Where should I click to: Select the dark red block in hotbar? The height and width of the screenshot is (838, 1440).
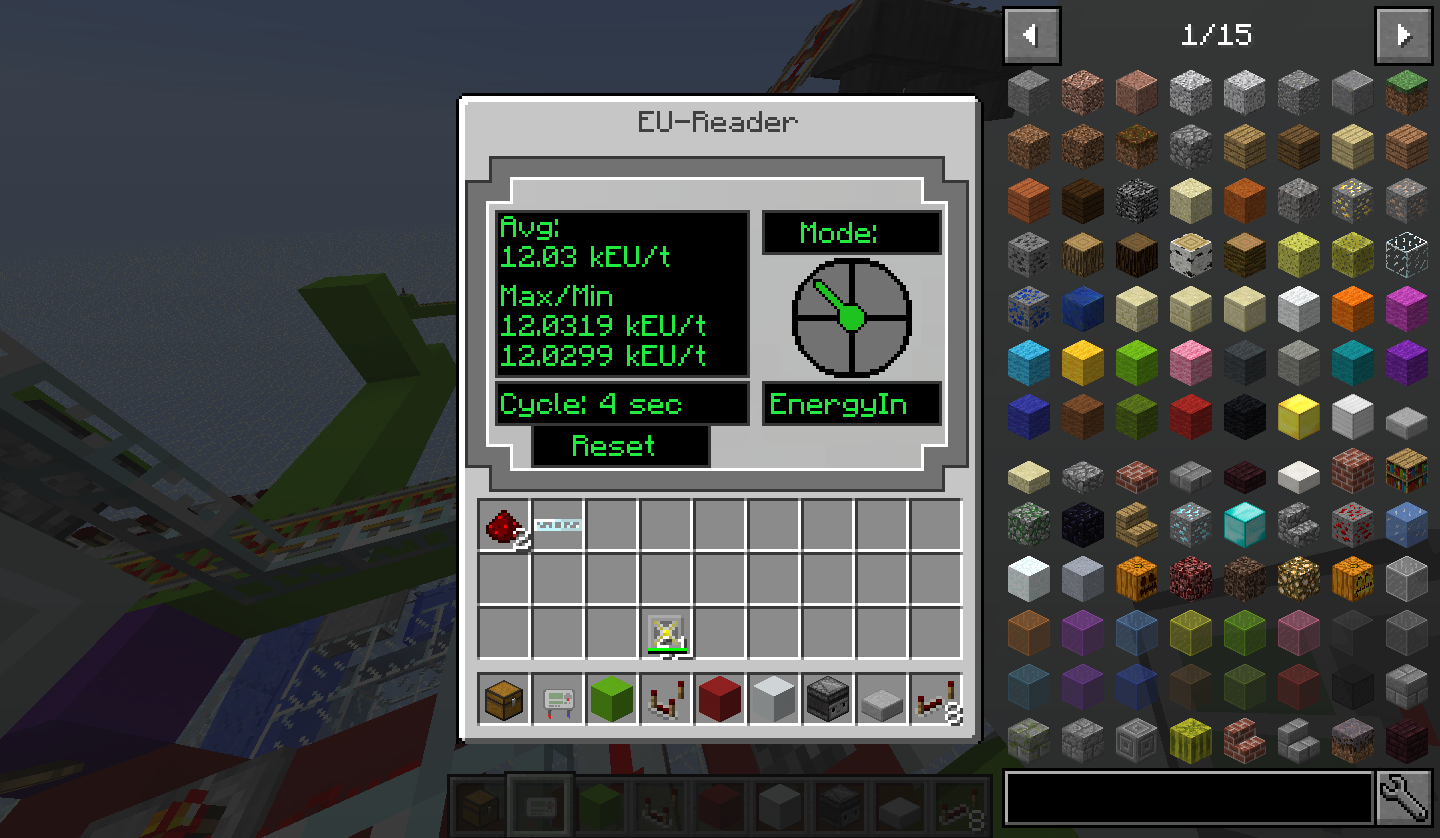coord(720,699)
